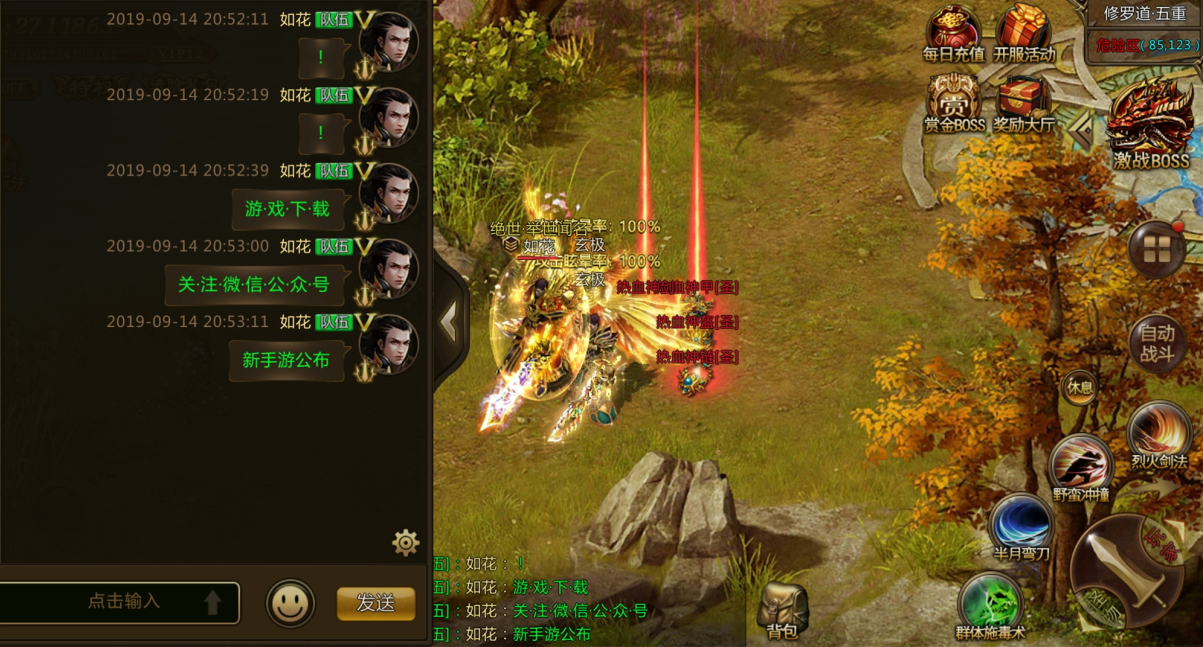Open the four-square grid menu button
This screenshot has height=647, width=1203.
[x=1157, y=250]
